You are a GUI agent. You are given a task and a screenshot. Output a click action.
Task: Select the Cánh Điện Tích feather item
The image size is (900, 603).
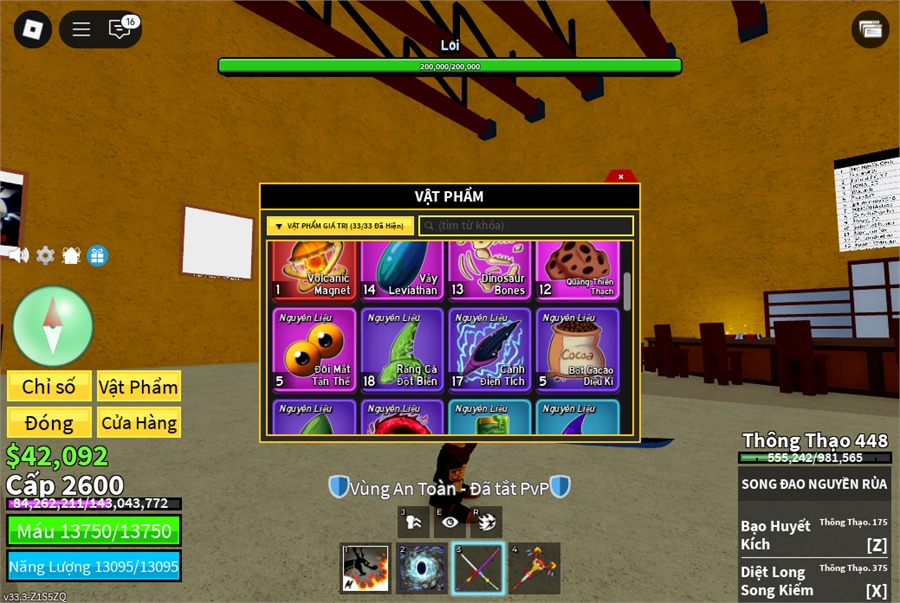[490, 349]
